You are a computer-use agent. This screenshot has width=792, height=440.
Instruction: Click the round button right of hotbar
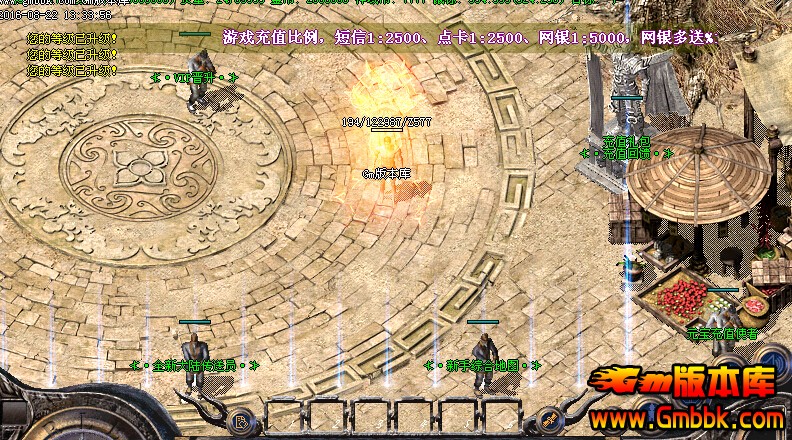point(547,421)
